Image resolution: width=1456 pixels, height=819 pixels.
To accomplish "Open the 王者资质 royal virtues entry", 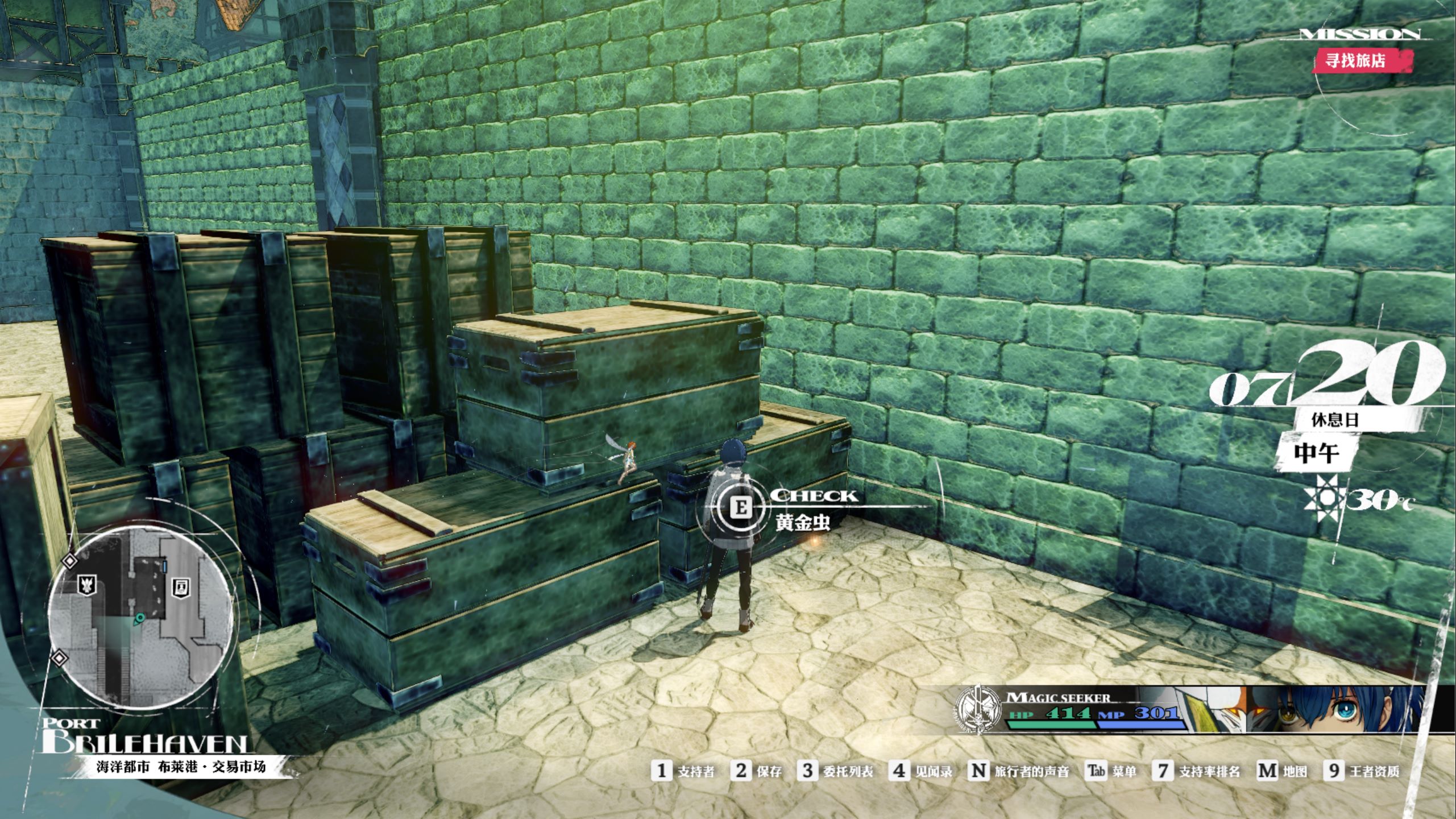I will (x=1362, y=771).
